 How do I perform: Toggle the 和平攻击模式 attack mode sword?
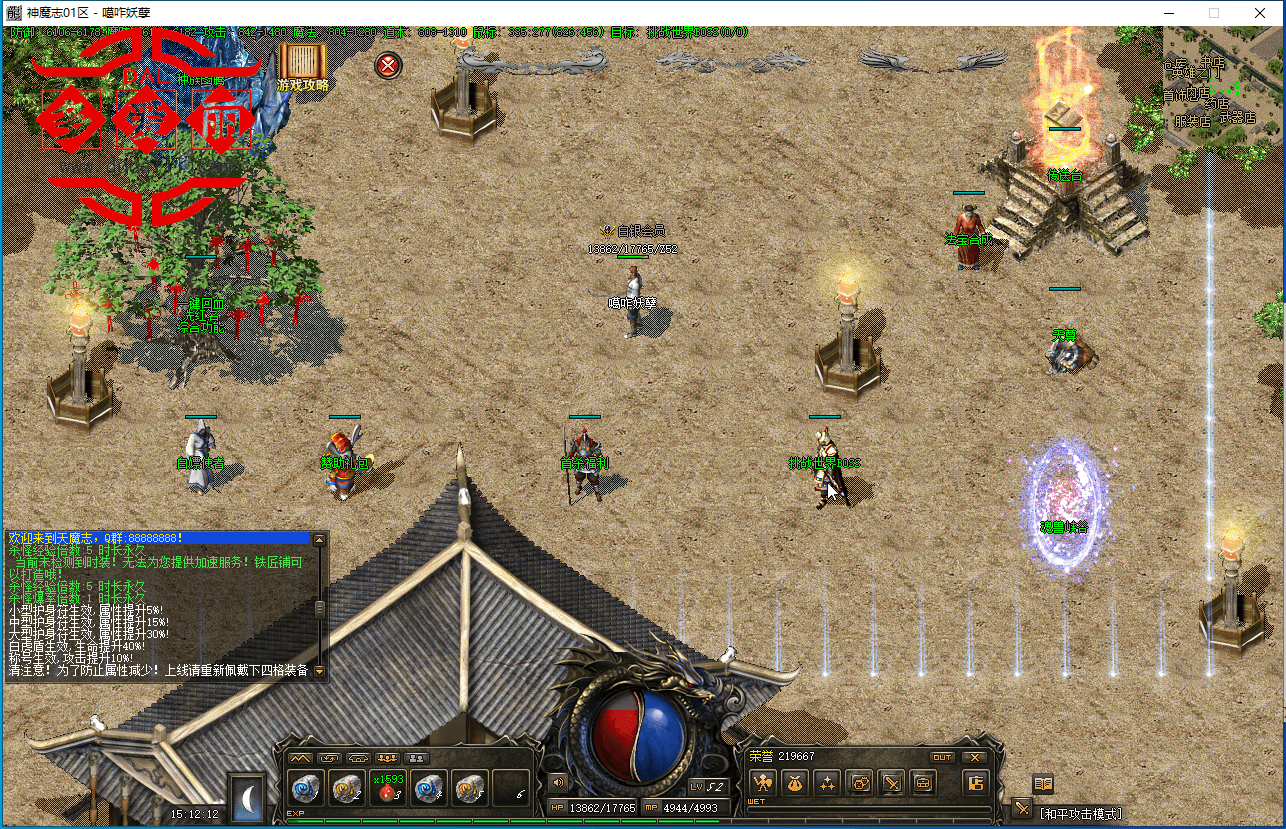(1022, 808)
